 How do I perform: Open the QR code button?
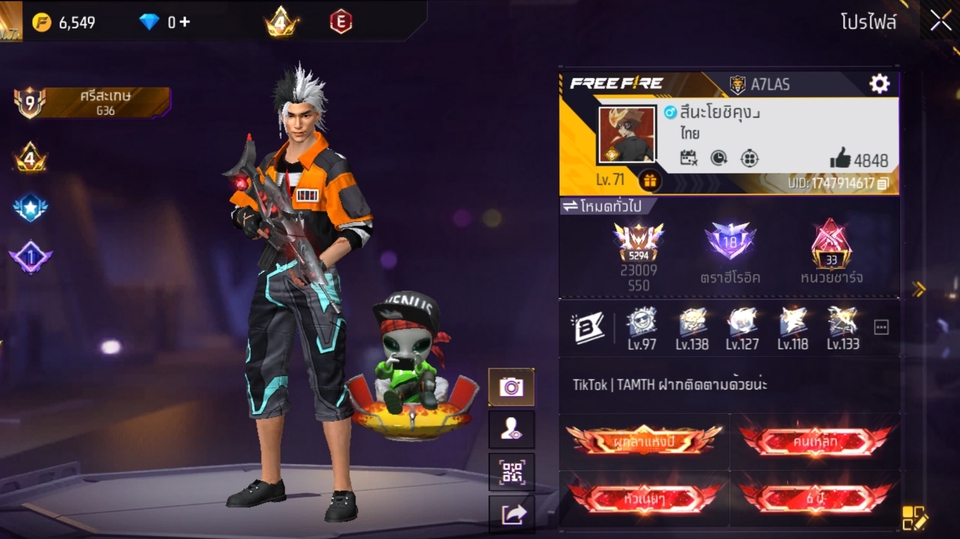[x=511, y=471]
